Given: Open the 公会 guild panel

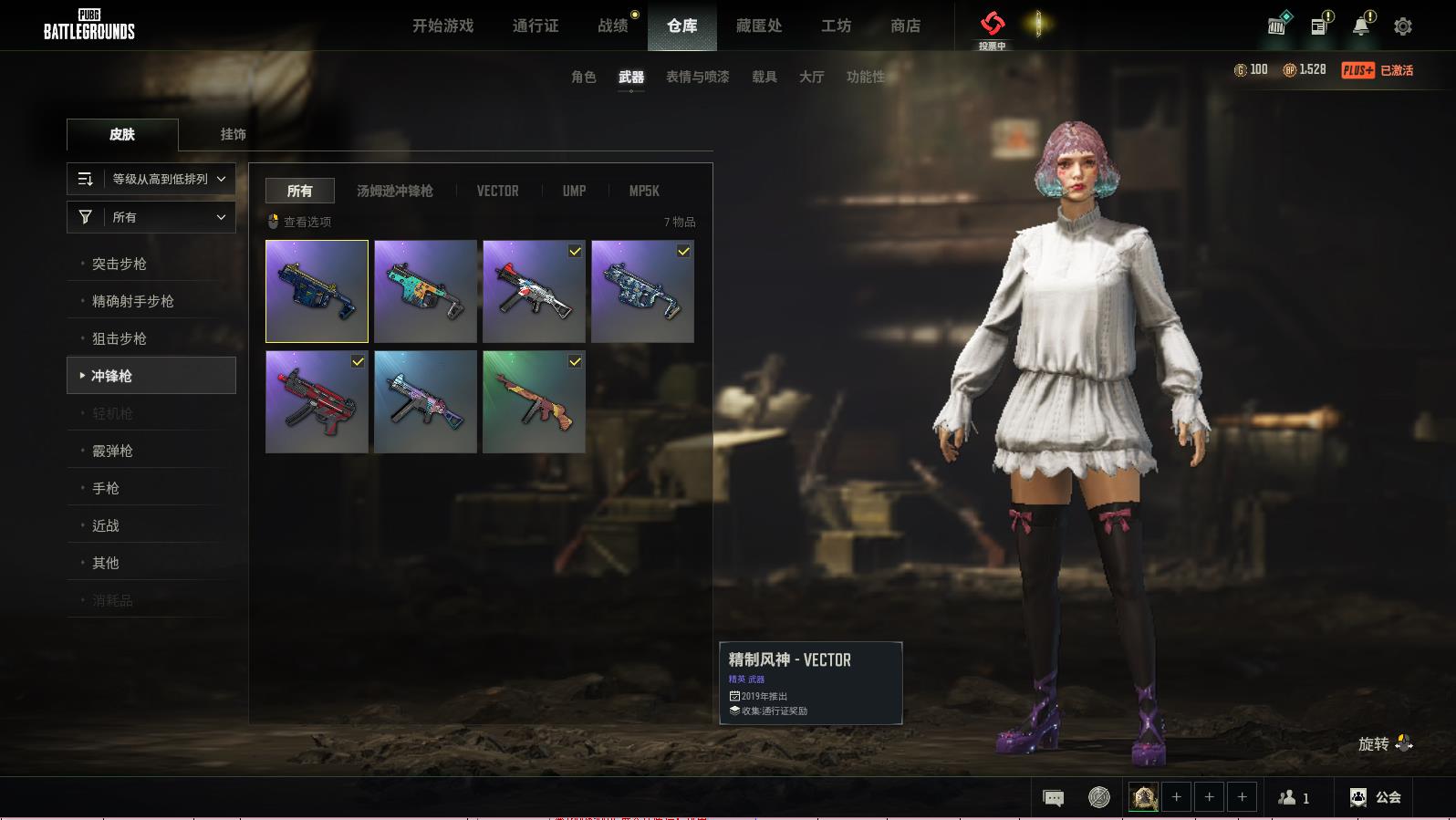Looking at the screenshot, I should (x=1376, y=797).
